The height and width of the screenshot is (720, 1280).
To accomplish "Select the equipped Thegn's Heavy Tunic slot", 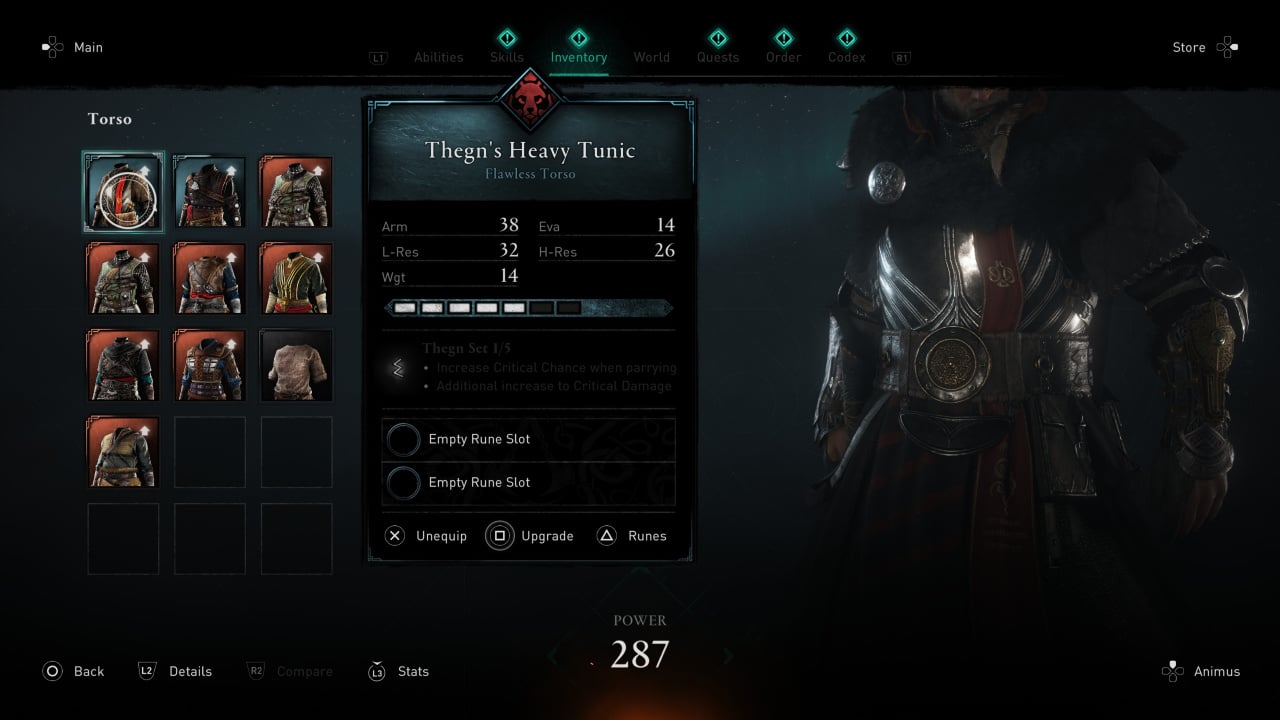I will tap(123, 192).
